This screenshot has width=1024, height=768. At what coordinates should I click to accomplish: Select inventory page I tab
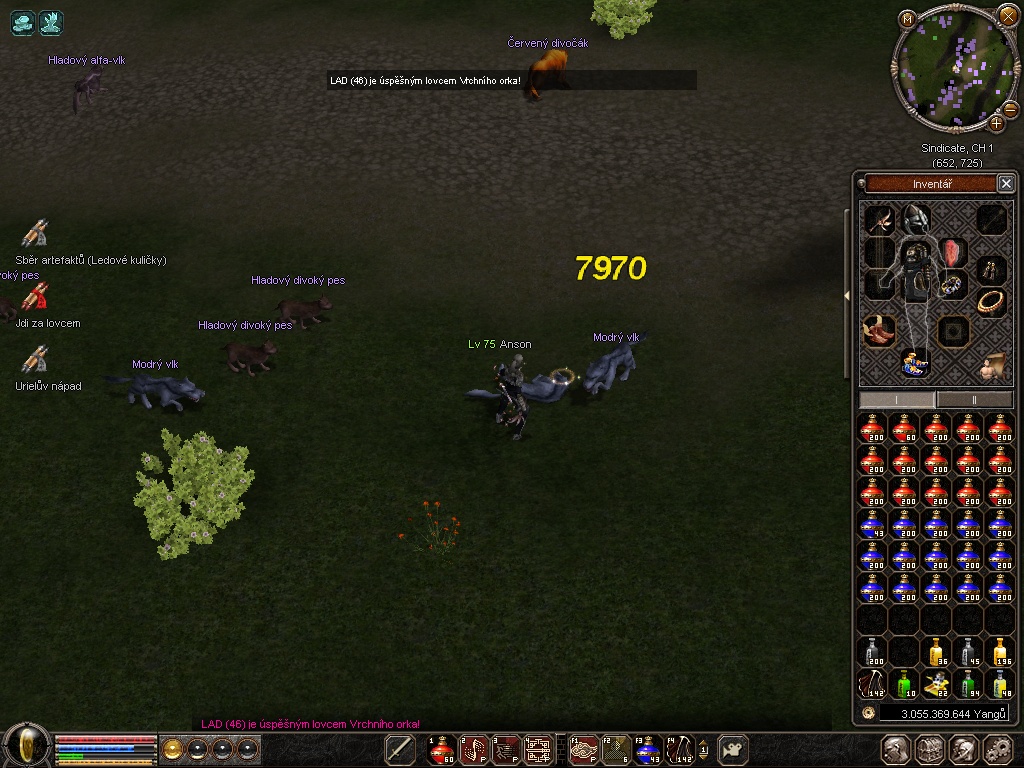click(x=897, y=399)
